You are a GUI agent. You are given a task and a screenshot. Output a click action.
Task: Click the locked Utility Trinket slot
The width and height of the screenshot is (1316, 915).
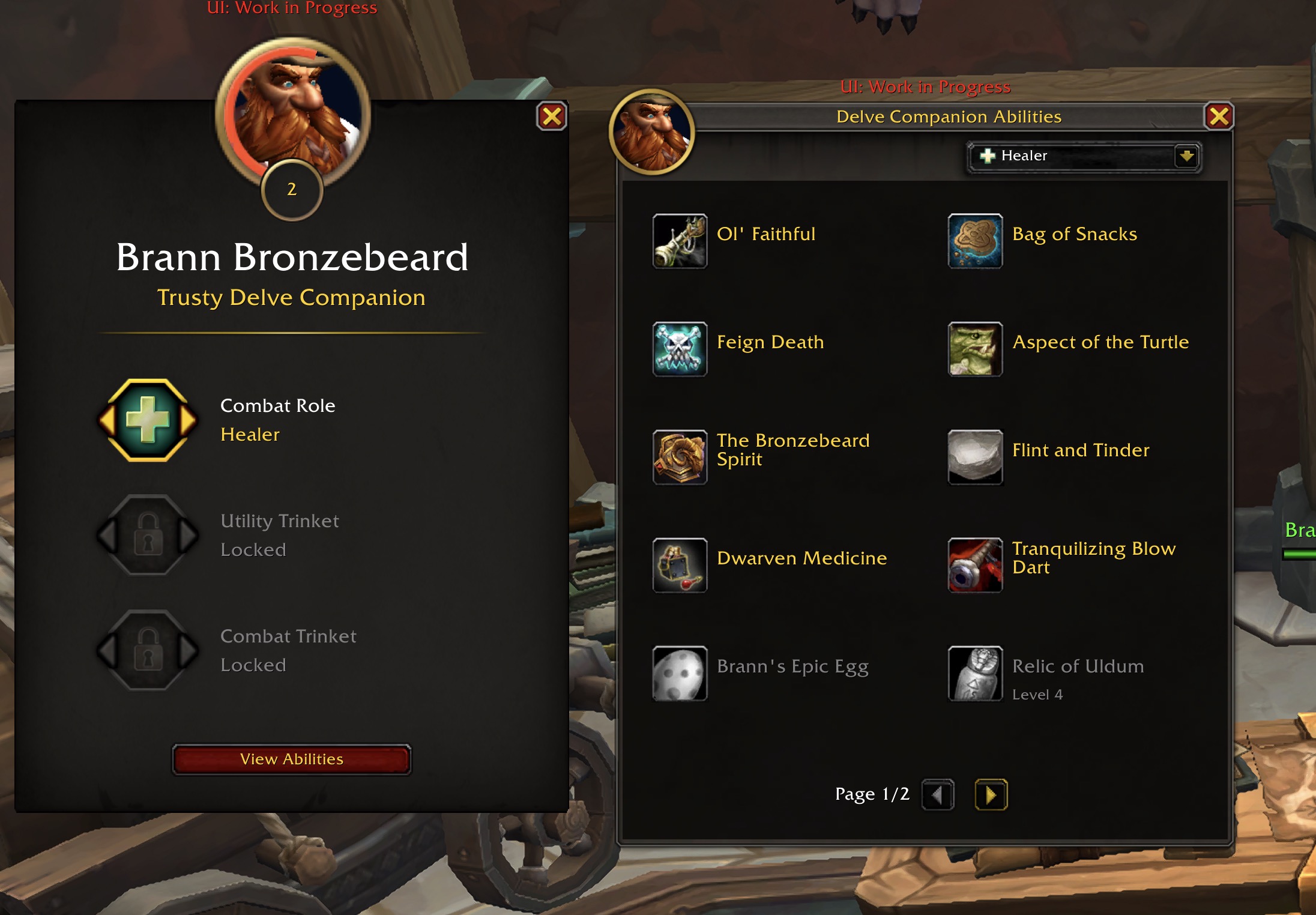[148, 535]
